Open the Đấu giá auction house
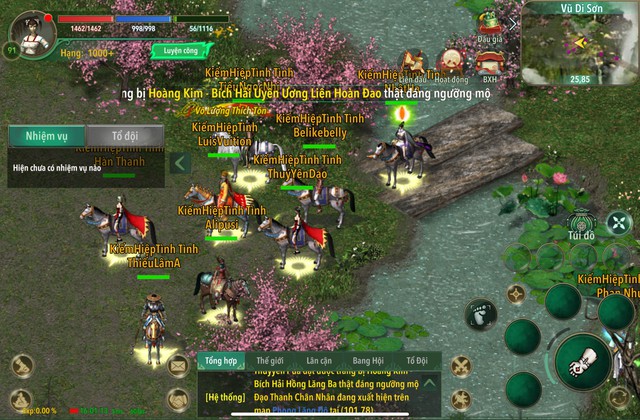Viewport: 640px width, 420px height. (x=489, y=24)
